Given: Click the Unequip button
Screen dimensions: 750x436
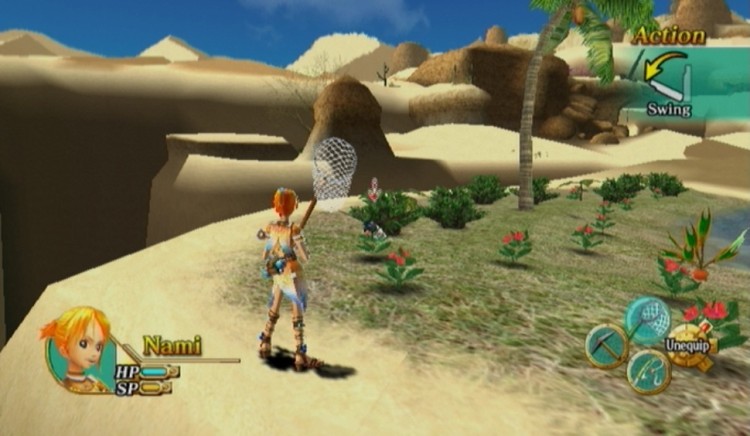Looking at the screenshot, I should 689,347.
